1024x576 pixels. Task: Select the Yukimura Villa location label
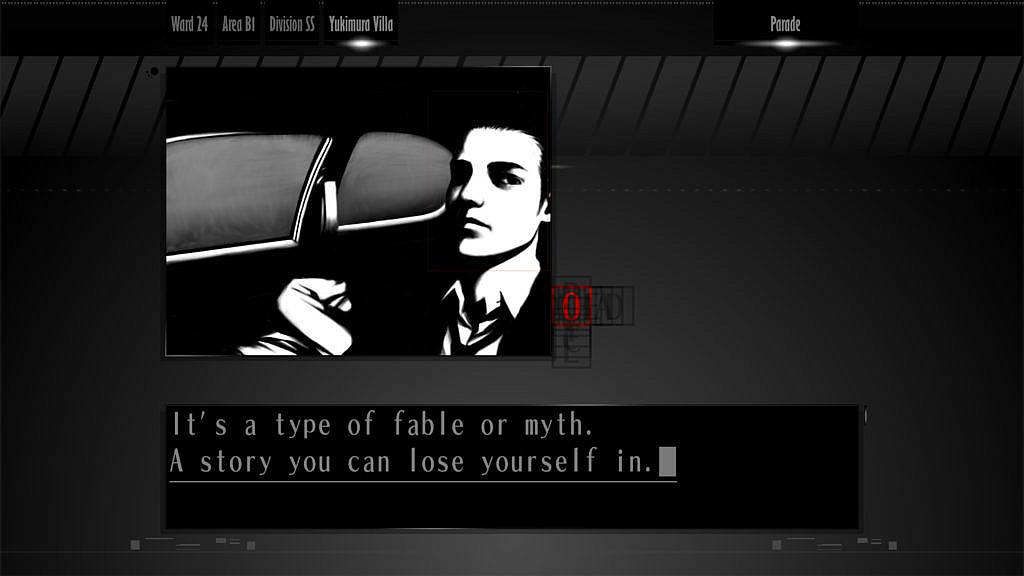(361, 25)
